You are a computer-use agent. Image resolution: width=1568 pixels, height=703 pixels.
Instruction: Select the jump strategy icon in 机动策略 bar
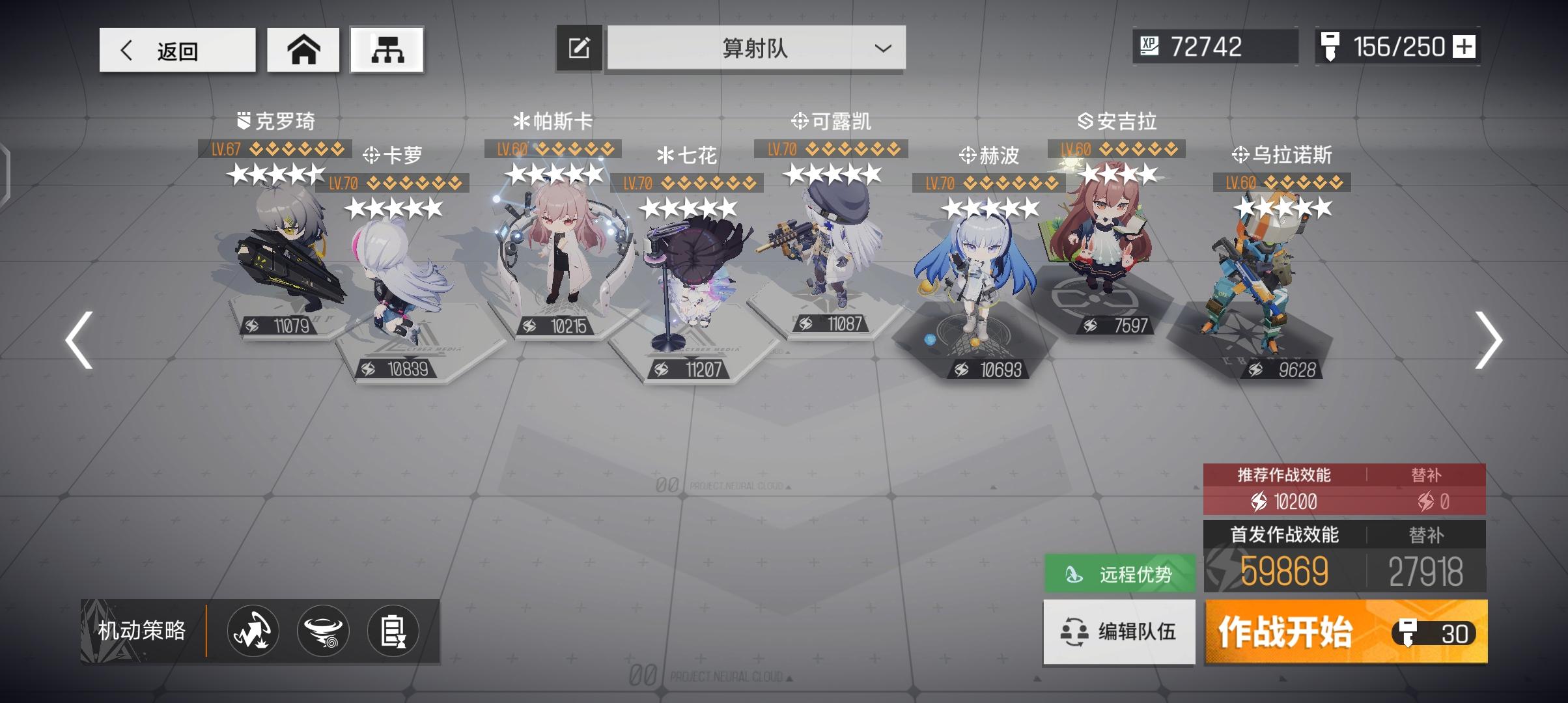(x=253, y=631)
